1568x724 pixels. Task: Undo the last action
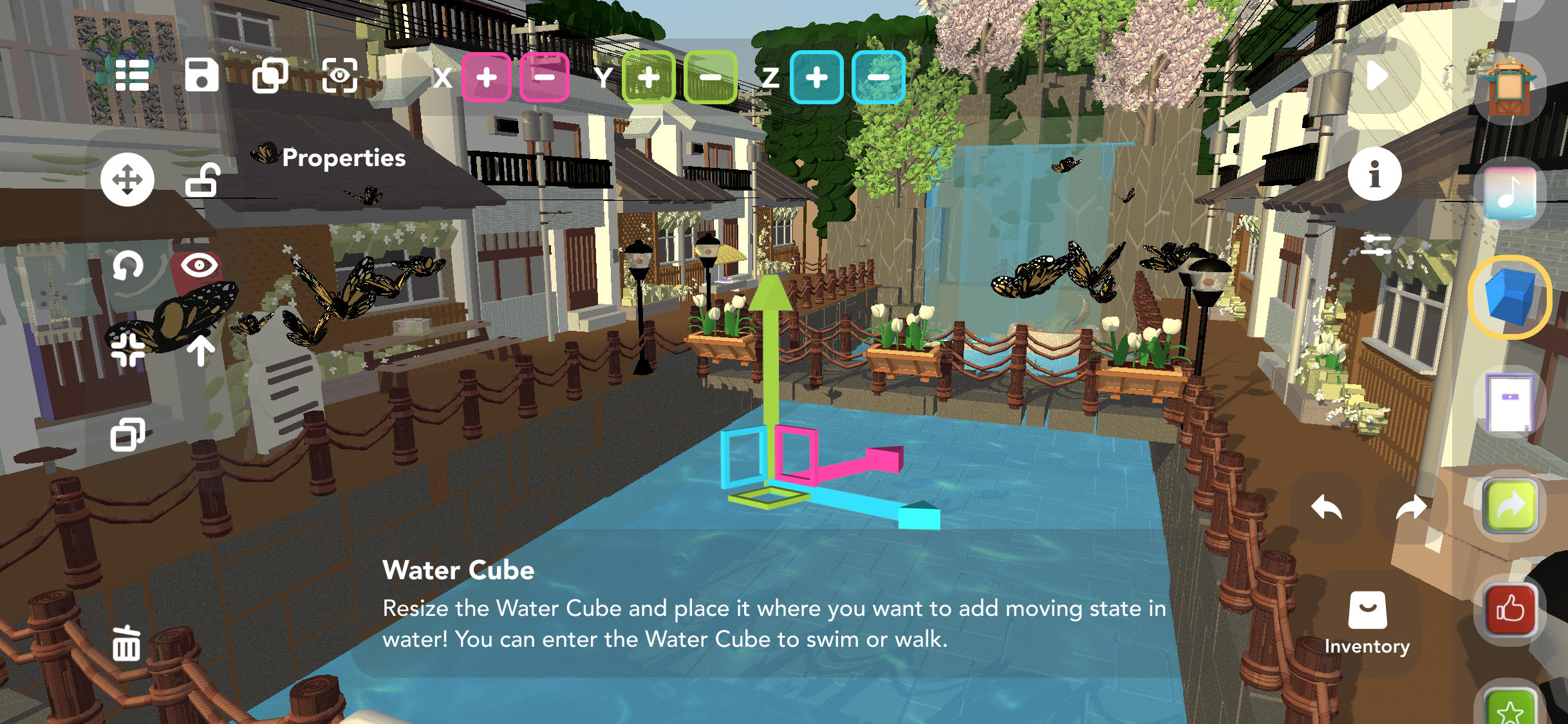[x=1326, y=508]
